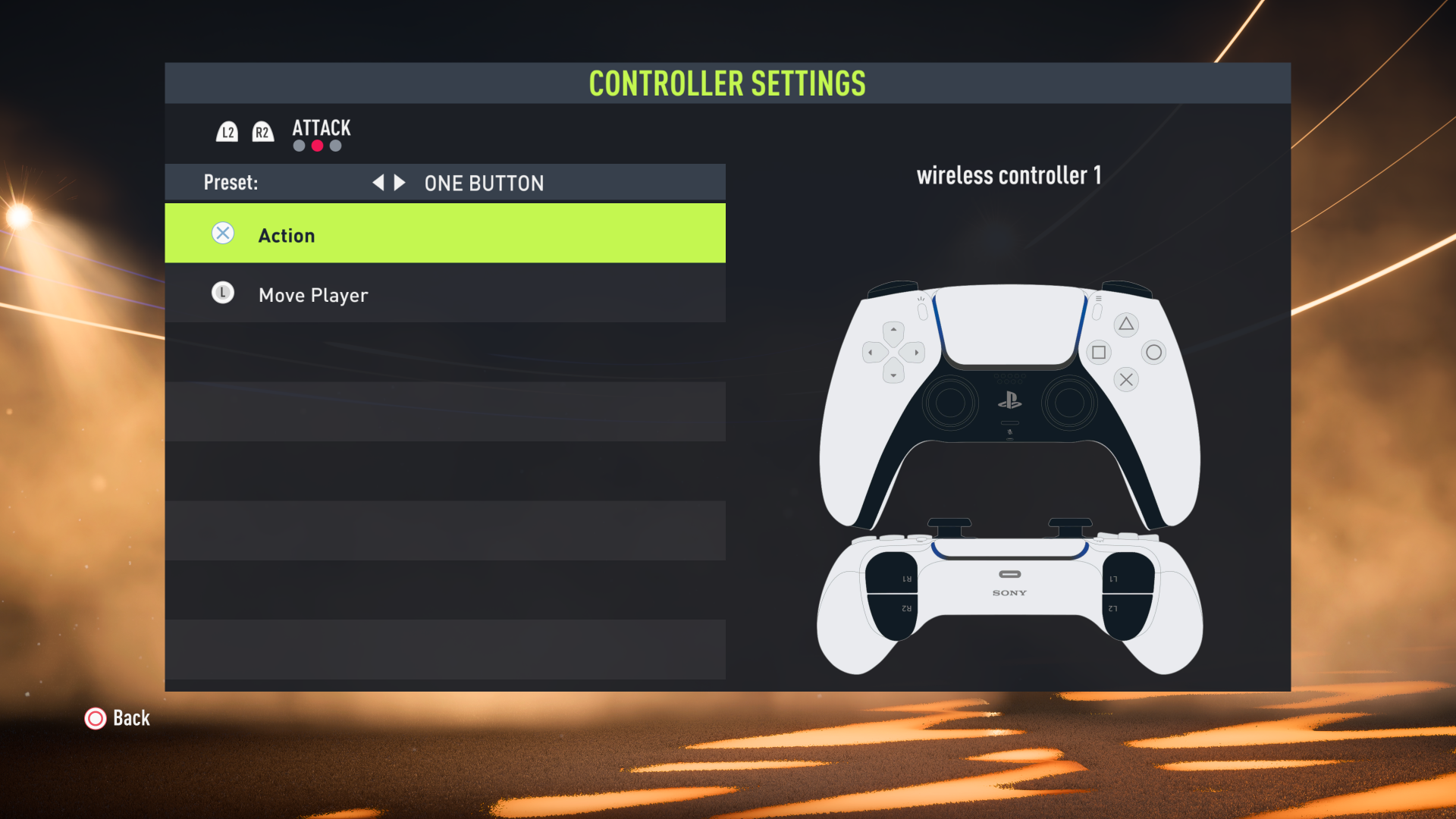
Task: Select the red page indicator dot under ATTACK
Action: tap(316, 146)
